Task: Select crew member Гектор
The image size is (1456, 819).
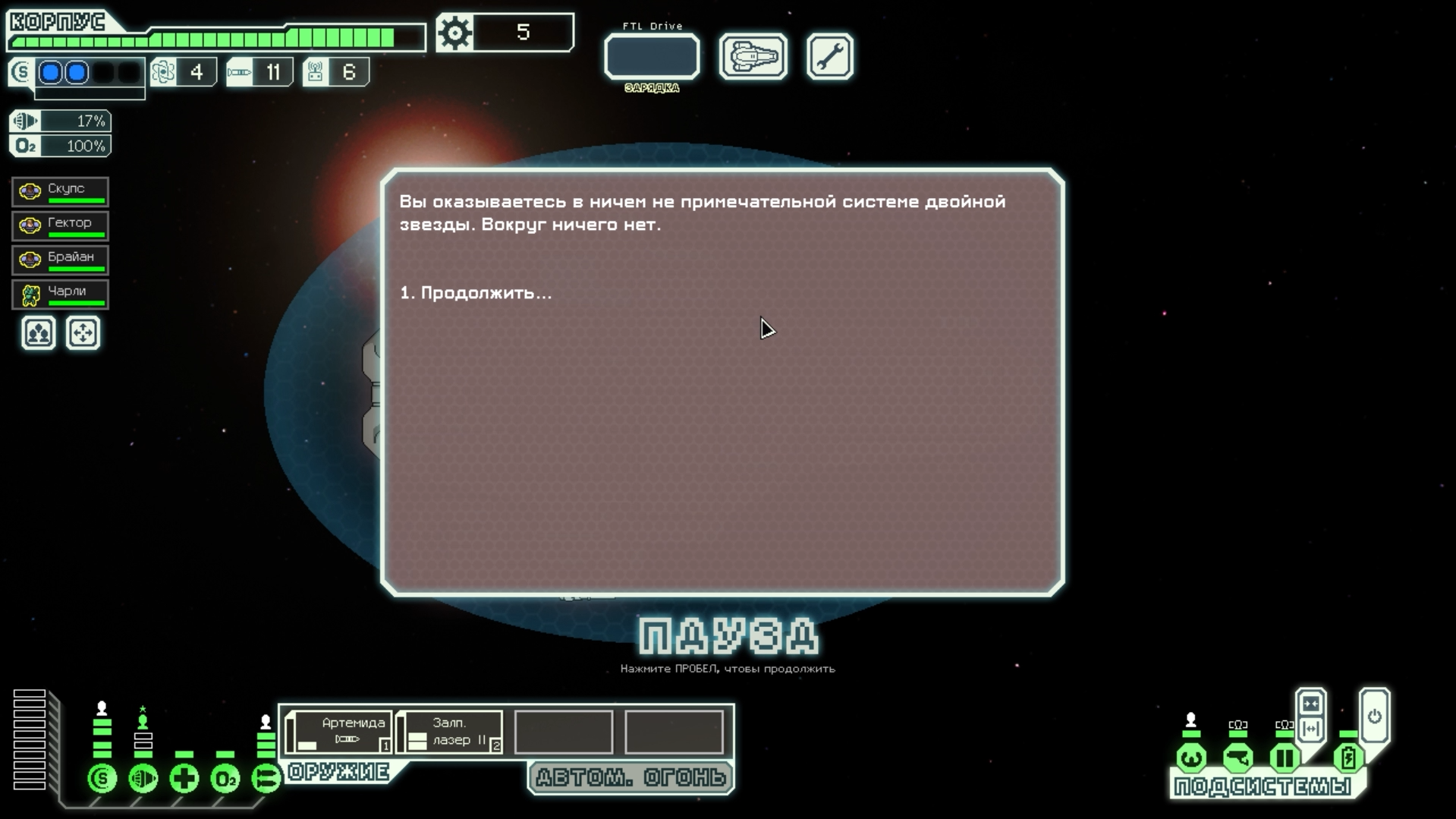Action: 61,226
